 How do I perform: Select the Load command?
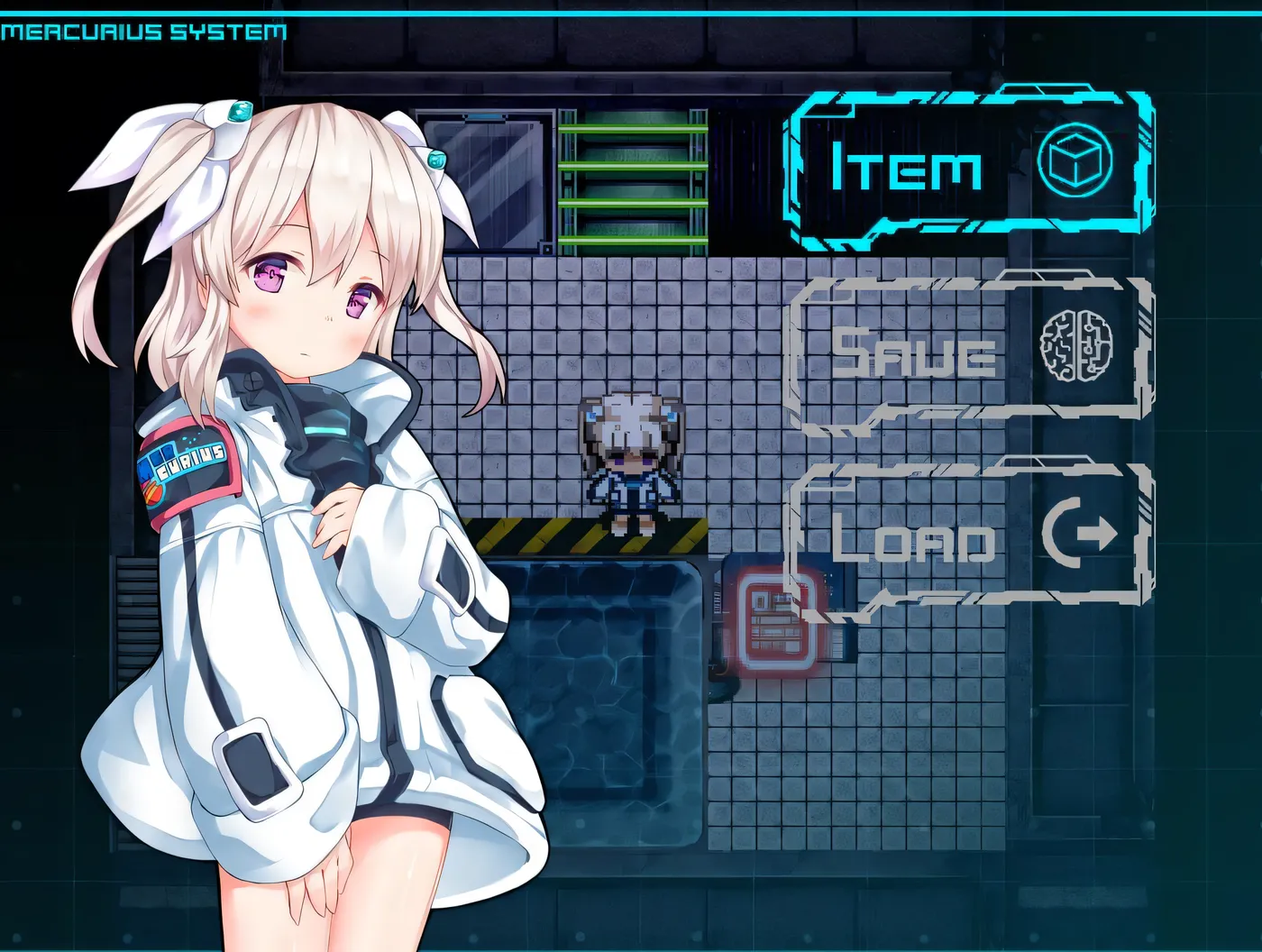[x=915, y=541]
